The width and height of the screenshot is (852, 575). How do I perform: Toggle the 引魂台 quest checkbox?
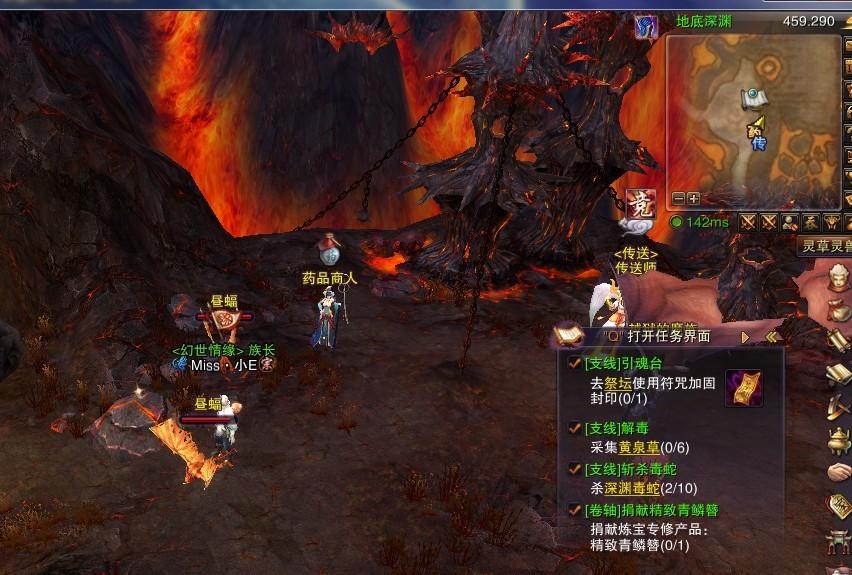574,364
